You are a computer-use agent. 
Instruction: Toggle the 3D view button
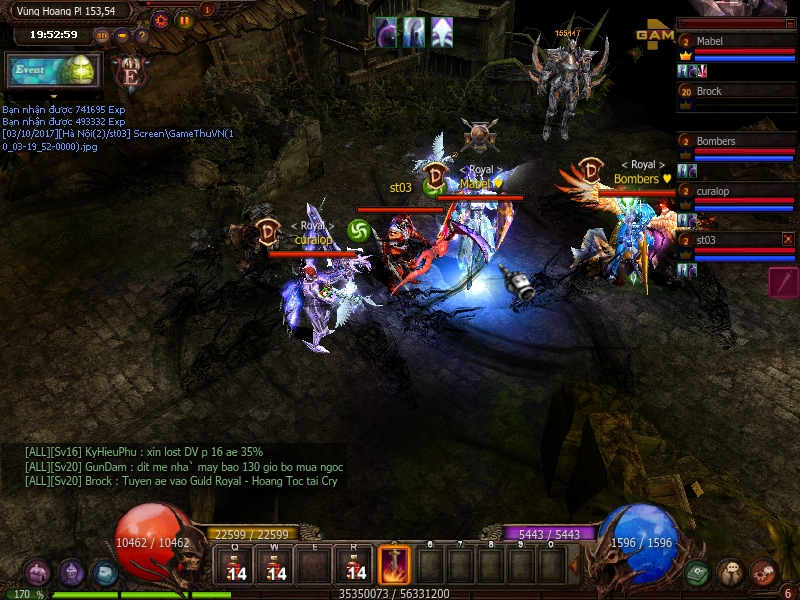[102, 36]
